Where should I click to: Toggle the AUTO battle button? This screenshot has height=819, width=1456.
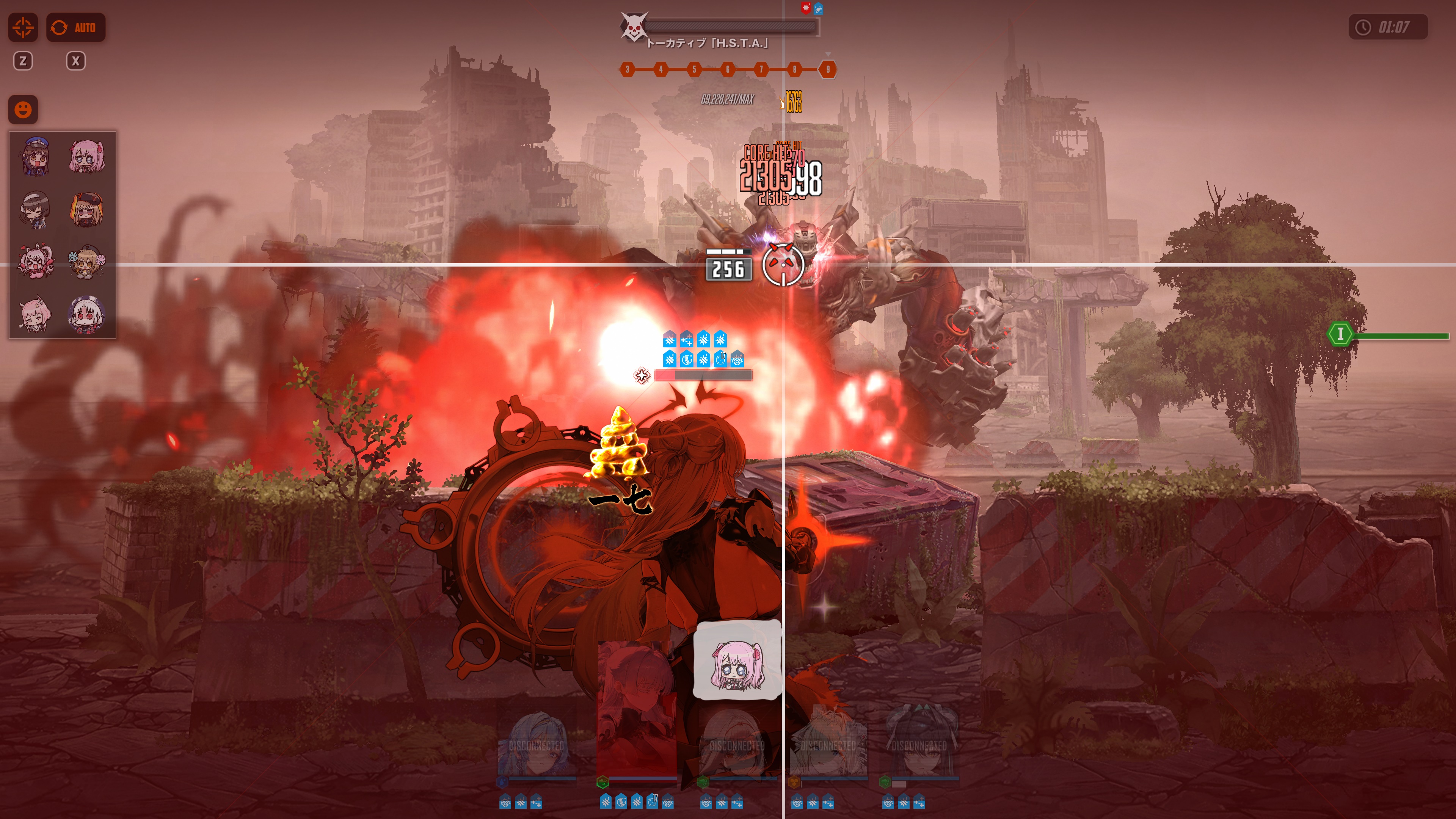click(76, 27)
